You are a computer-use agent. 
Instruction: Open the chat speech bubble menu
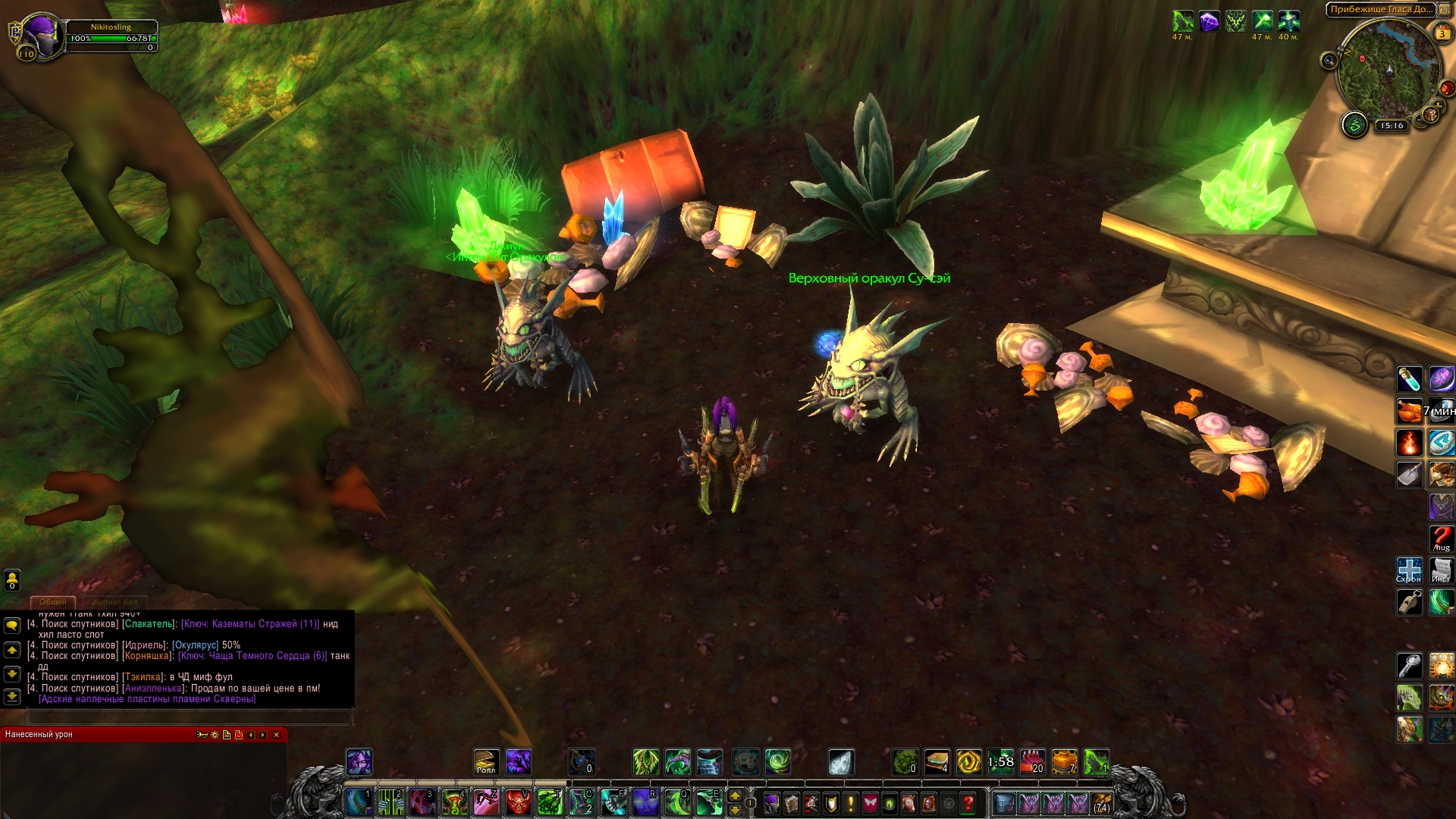pyautogui.click(x=12, y=626)
